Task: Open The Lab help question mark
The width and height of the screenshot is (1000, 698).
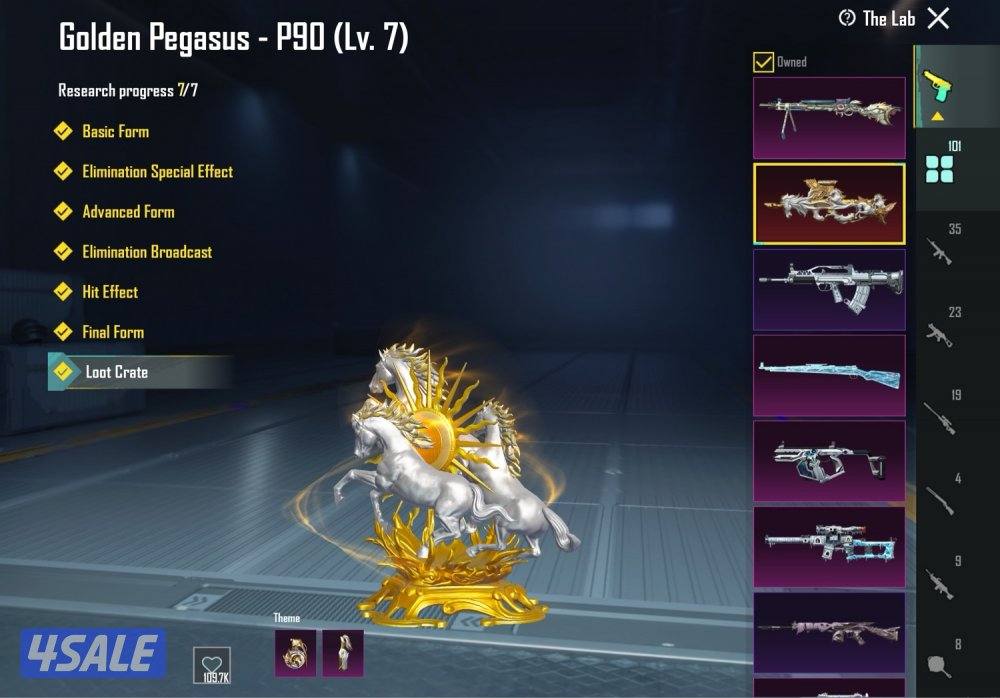Action: point(847,18)
